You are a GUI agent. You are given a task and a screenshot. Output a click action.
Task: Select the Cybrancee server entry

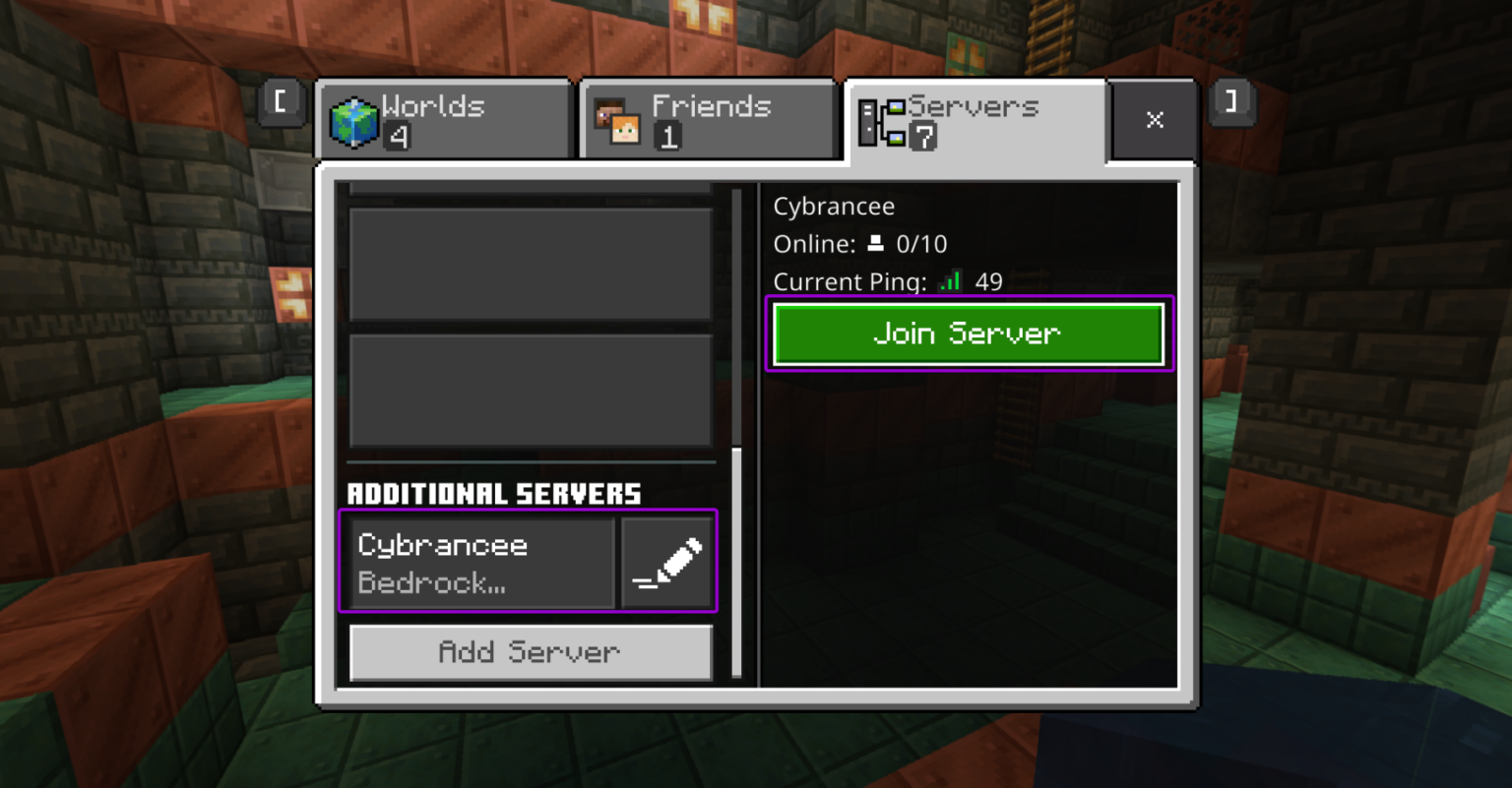pyautogui.click(x=479, y=561)
